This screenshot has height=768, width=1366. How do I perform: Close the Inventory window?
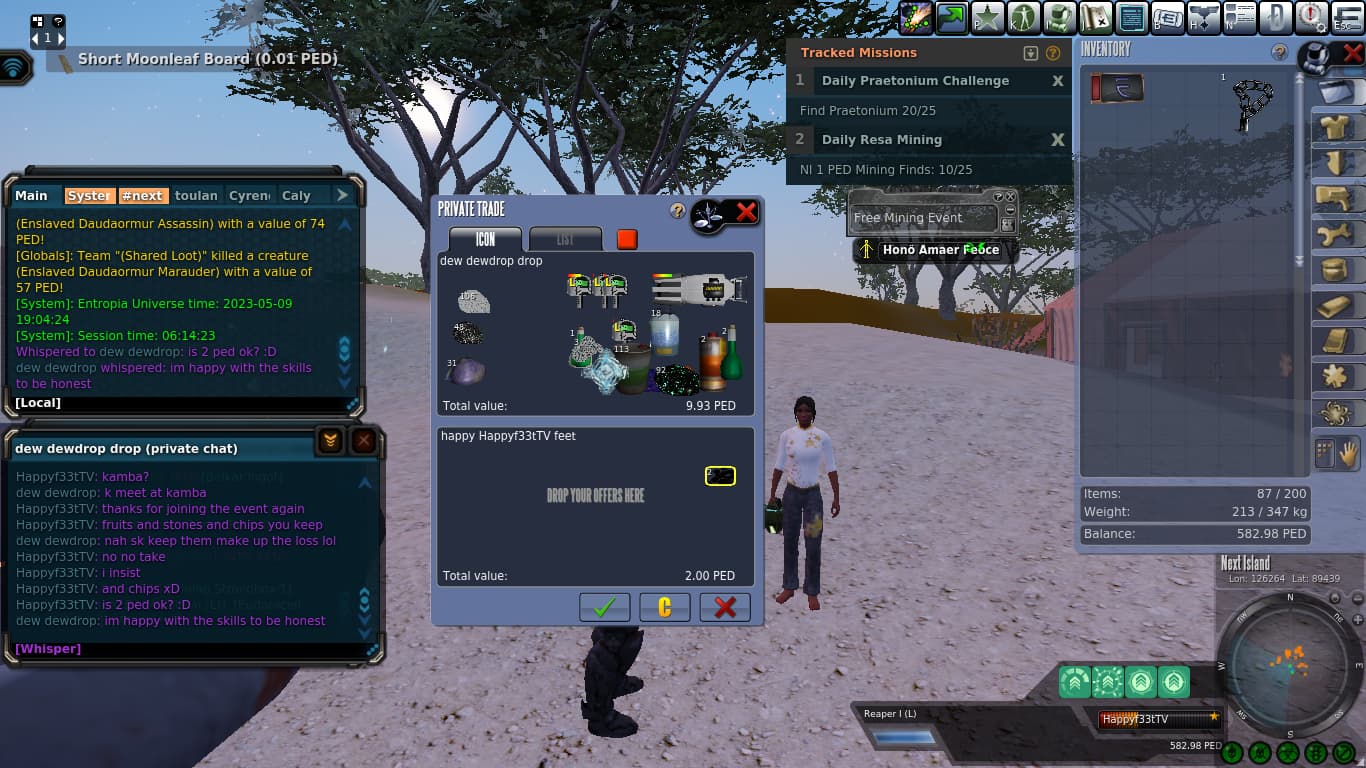point(1352,52)
